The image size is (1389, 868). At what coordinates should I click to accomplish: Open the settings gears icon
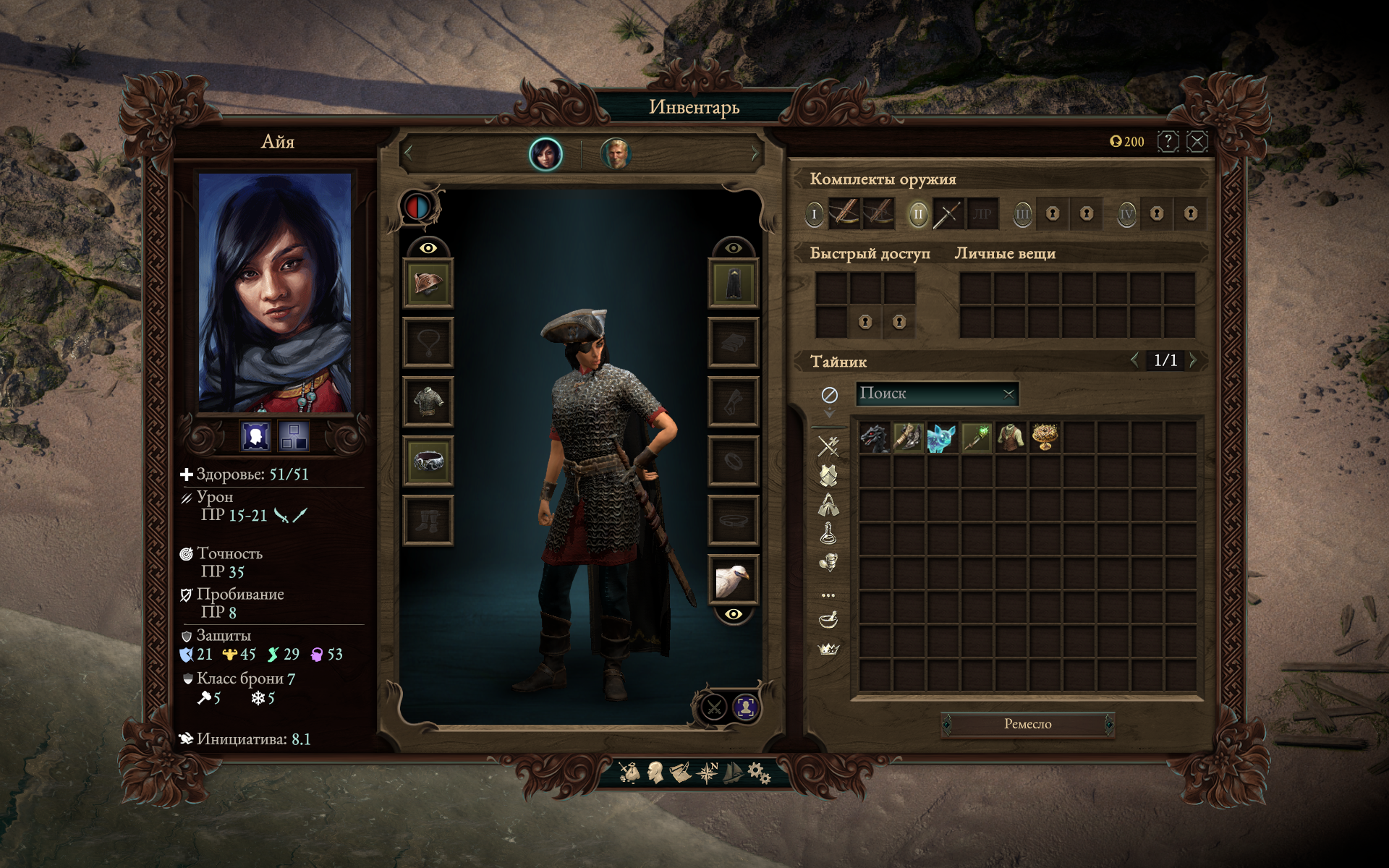[x=758, y=773]
